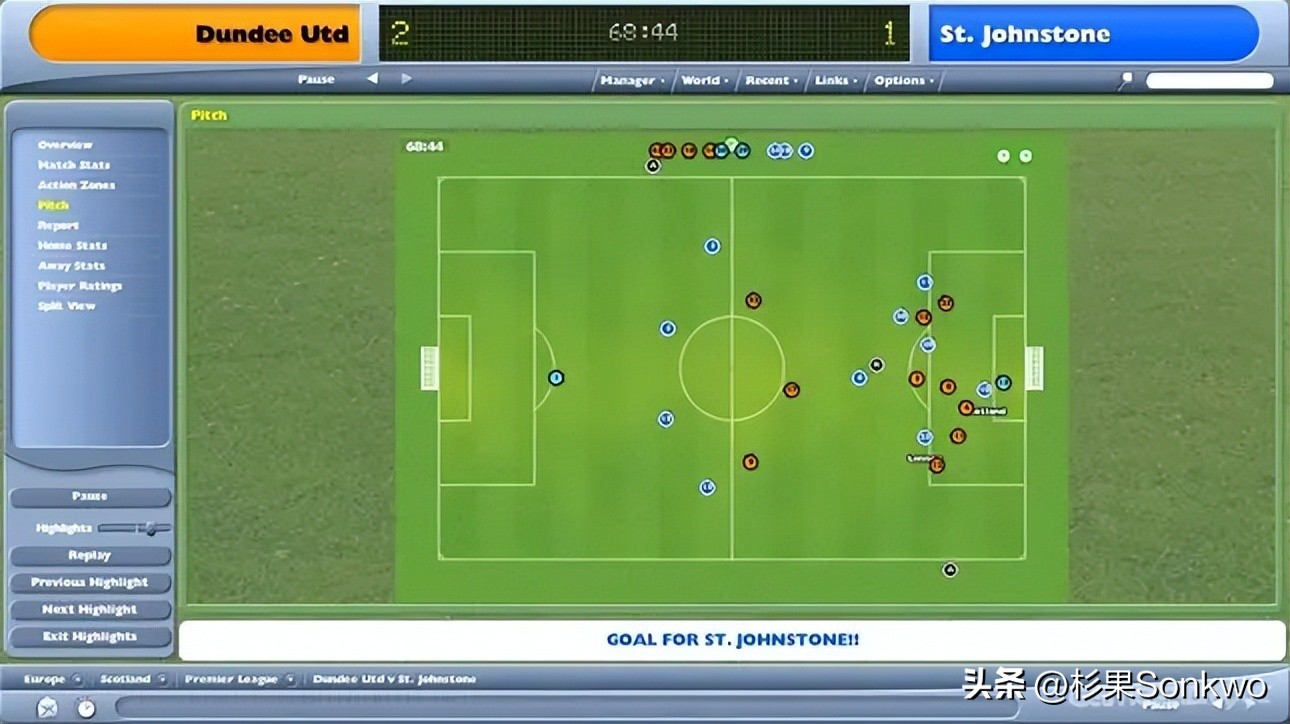Open the match Report entry
Screen dimensions: 1290x724
[58, 226]
